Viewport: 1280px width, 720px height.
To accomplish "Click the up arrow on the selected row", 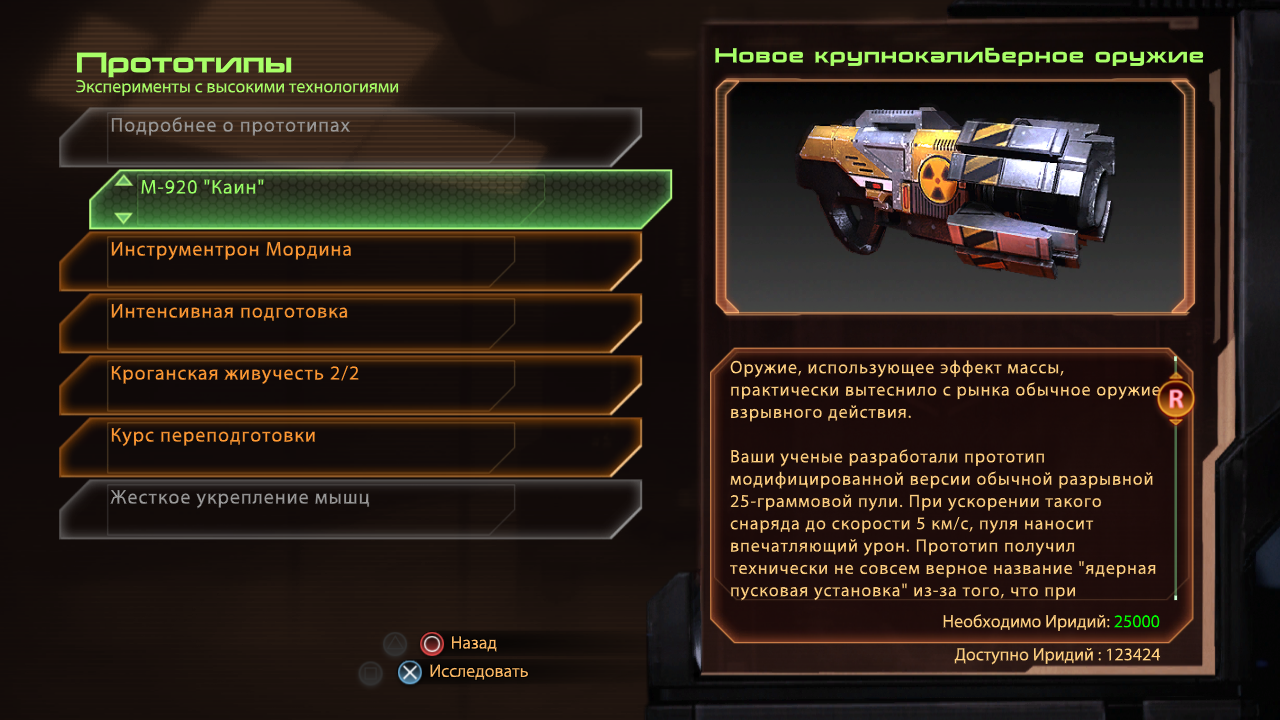I will pos(123,181).
